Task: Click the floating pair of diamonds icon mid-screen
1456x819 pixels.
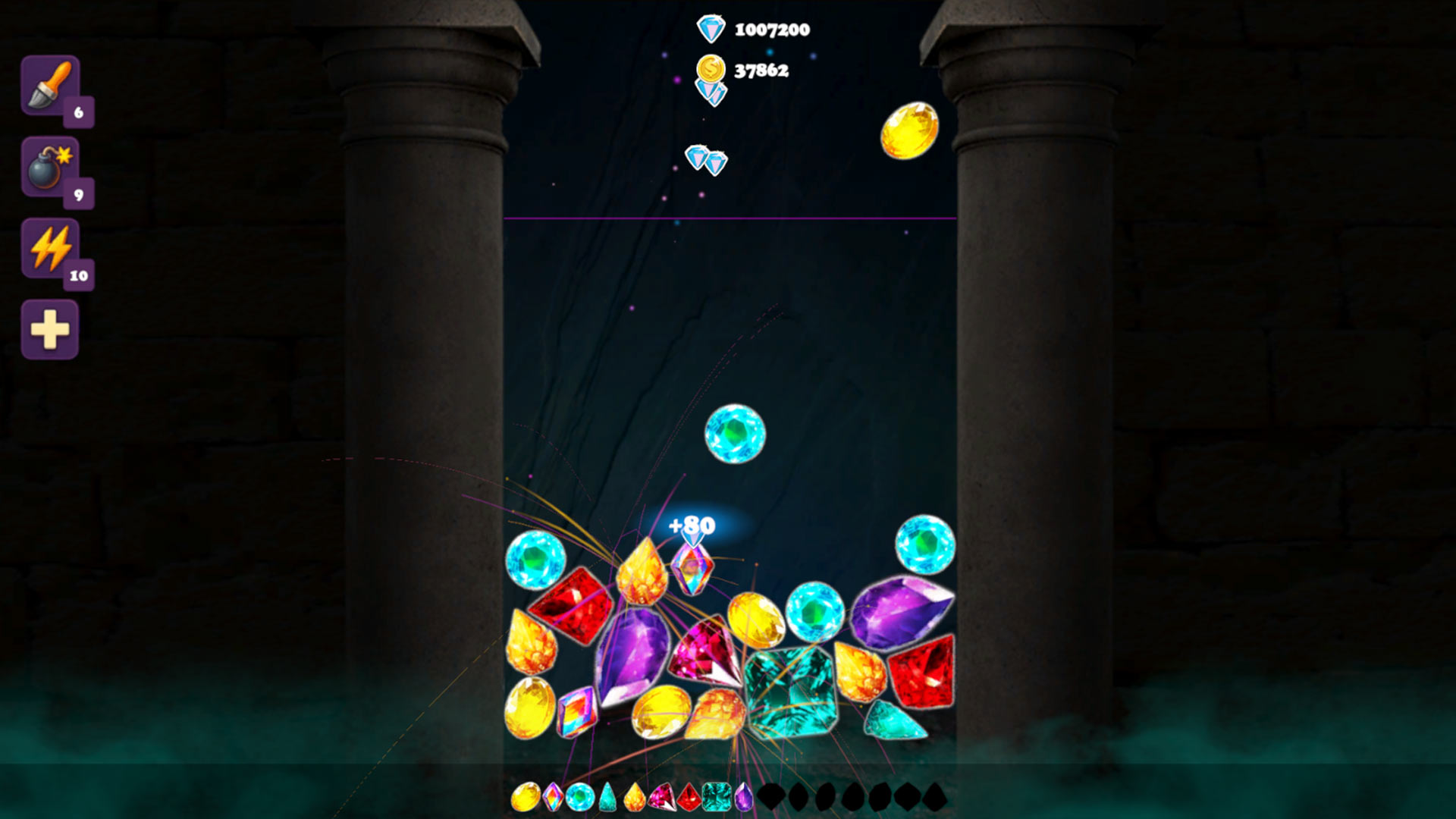Action: coord(706,160)
